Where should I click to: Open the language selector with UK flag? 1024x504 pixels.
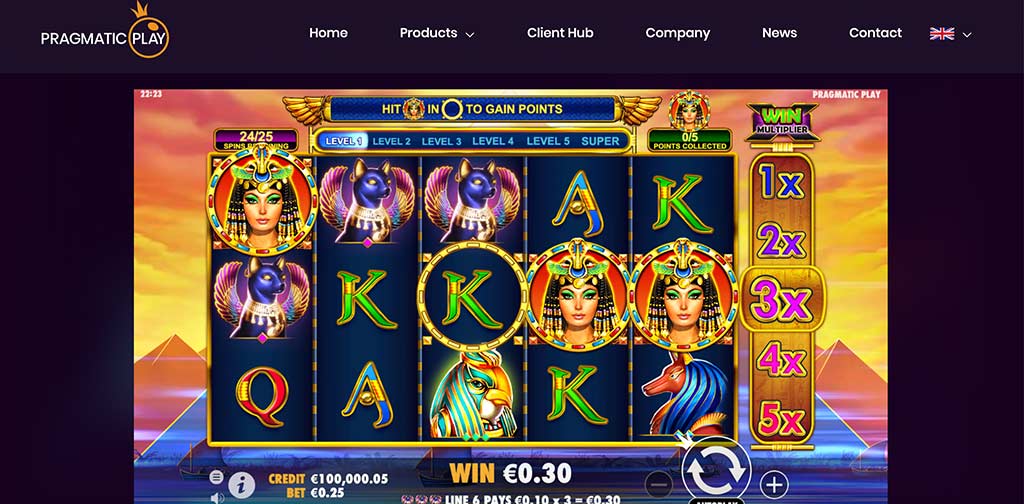point(950,33)
